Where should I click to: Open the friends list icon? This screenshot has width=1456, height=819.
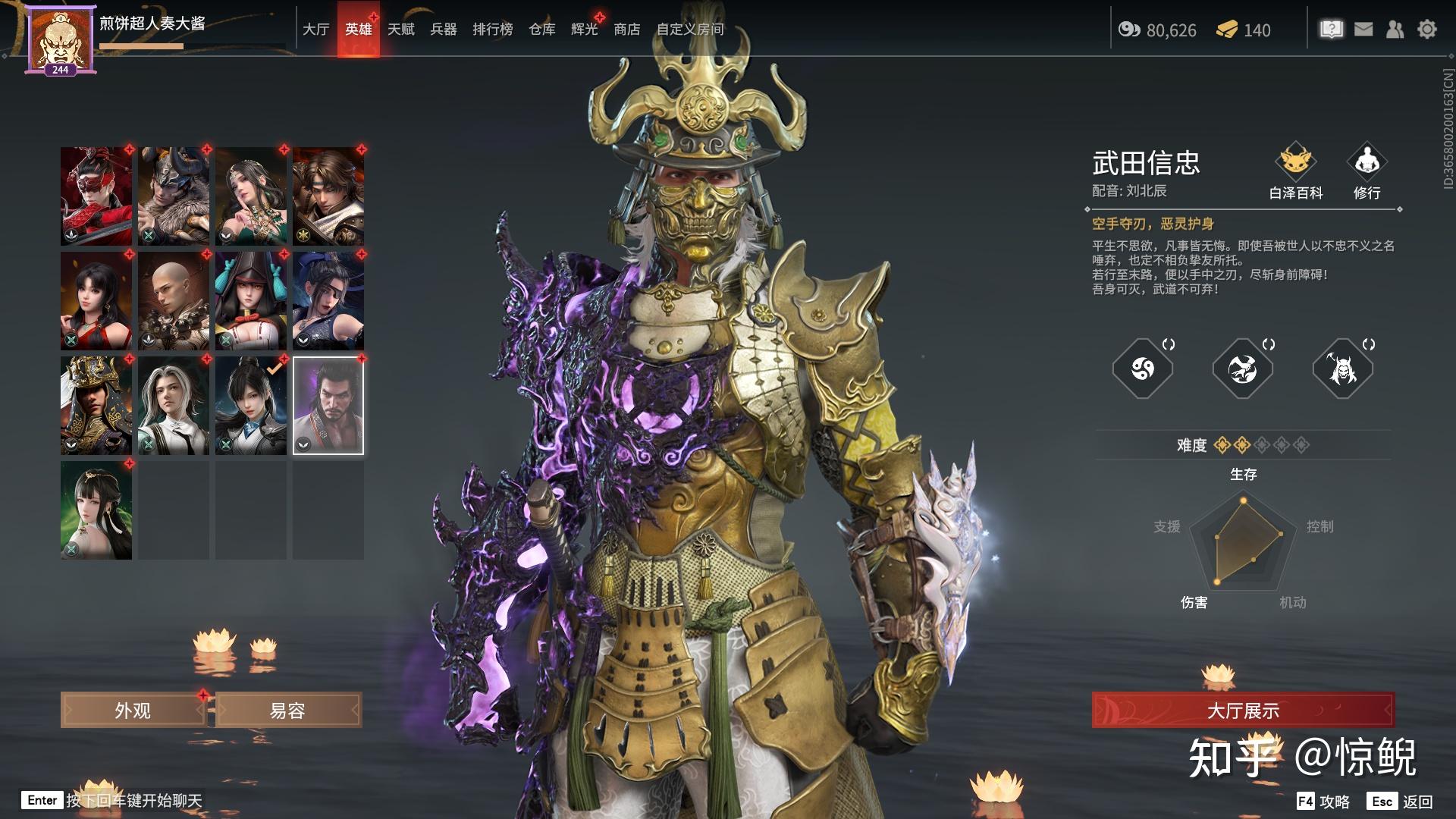(x=1395, y=30)
